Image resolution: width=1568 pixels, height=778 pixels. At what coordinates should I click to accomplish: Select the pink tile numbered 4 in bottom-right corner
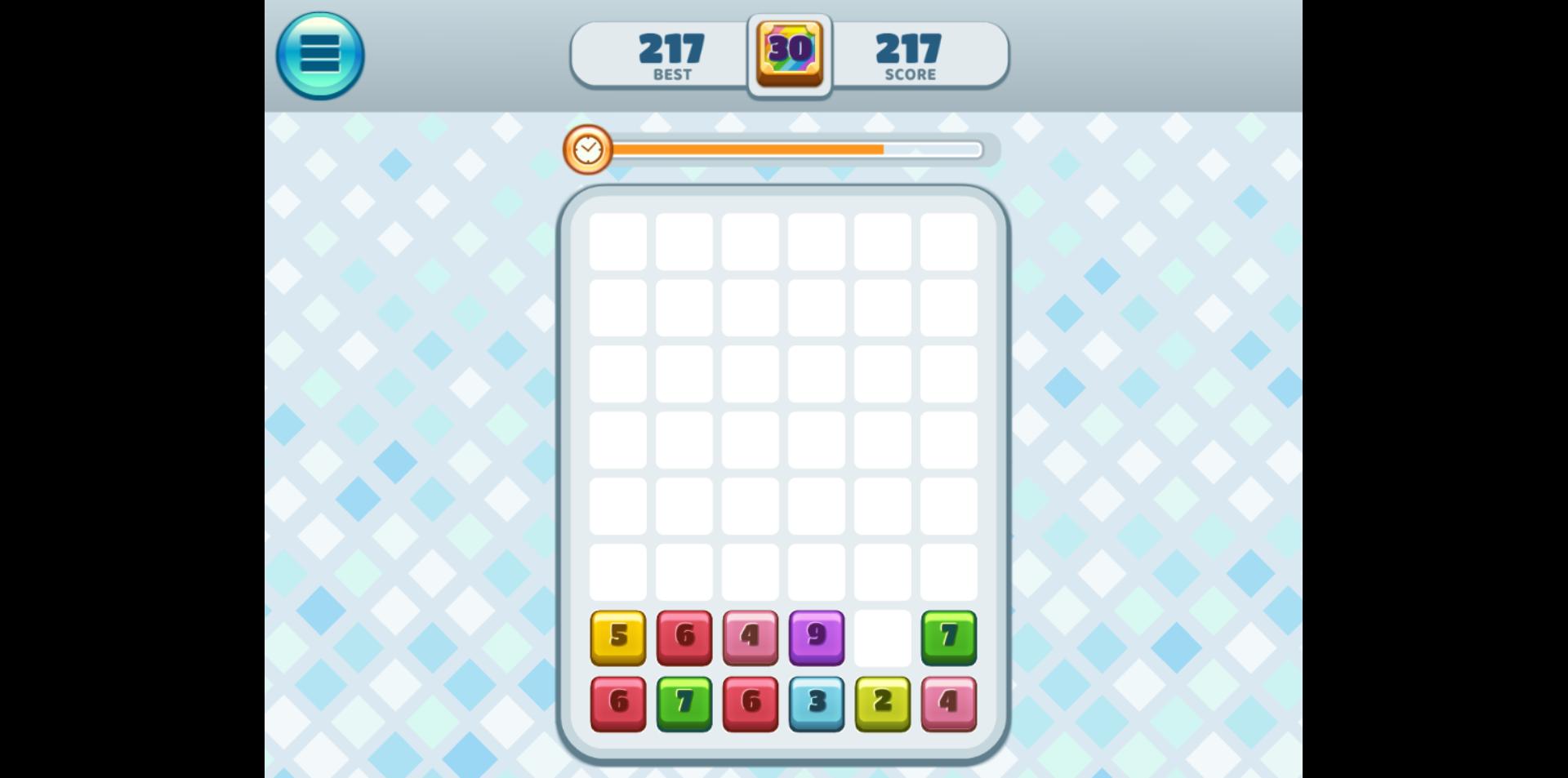(948, 703)
